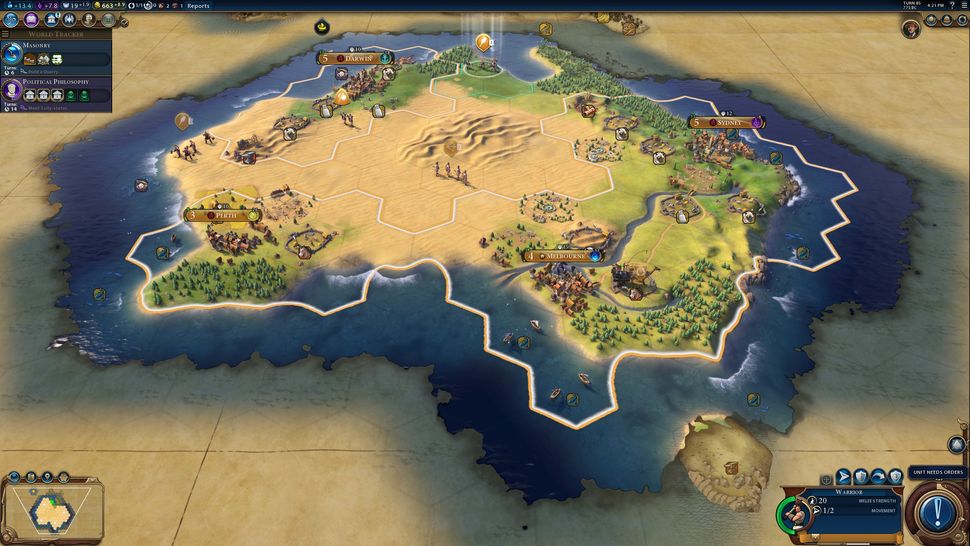This screenshot has height=546, width=970.
Task: Open the leader portrait diplomacy ribbon icon
Action: pos(911,28)
